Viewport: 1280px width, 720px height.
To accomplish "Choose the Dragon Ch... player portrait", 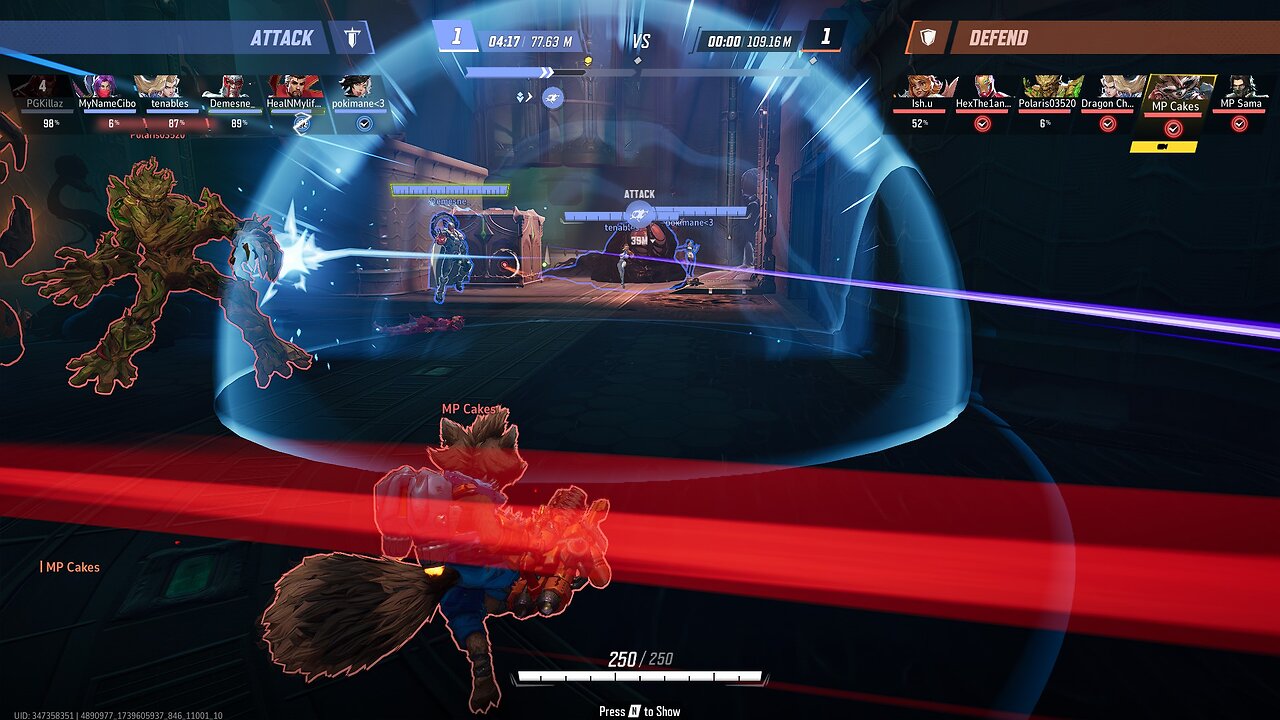I will point(1108,88).
